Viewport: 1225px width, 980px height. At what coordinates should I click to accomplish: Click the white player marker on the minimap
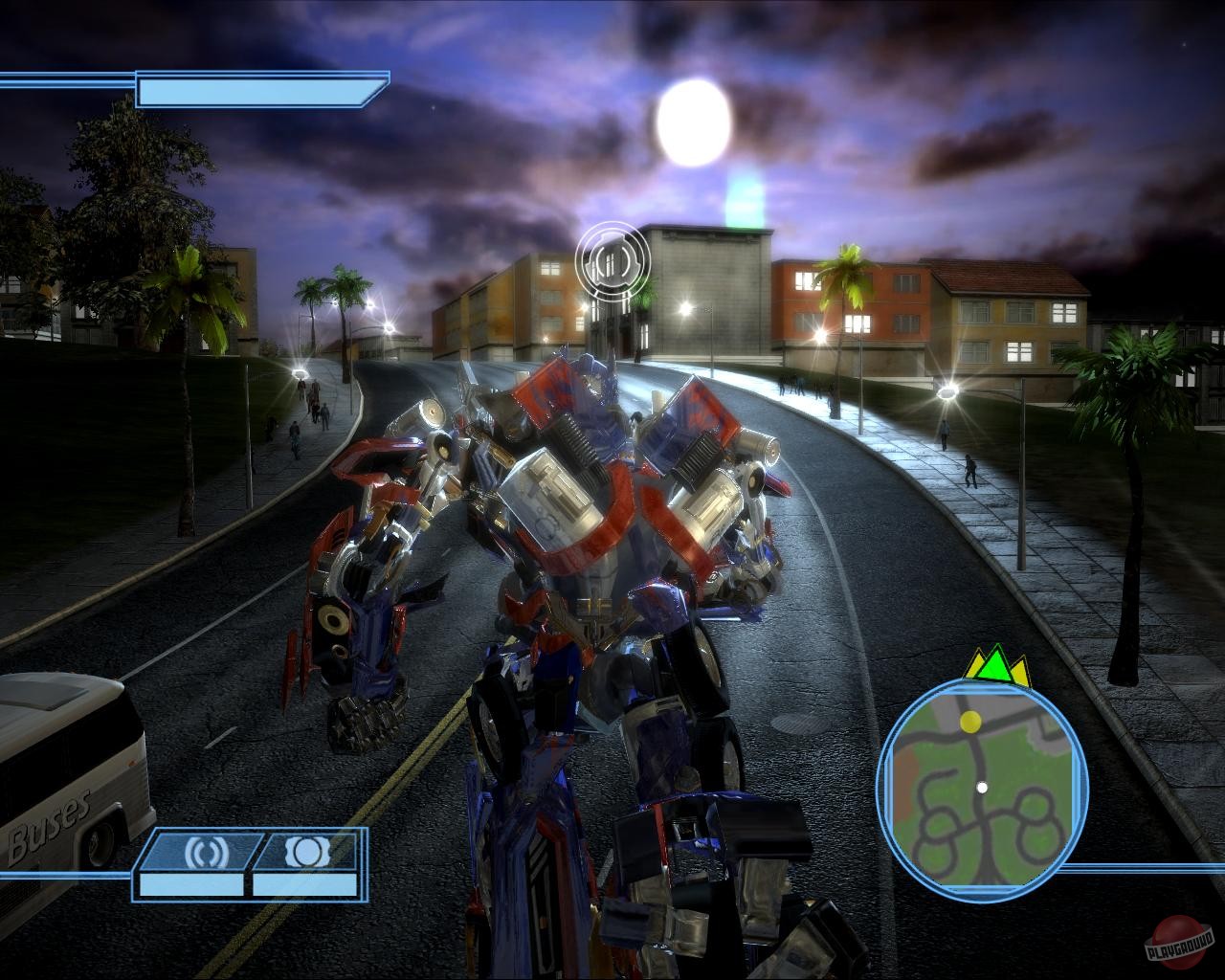point(984,789)
